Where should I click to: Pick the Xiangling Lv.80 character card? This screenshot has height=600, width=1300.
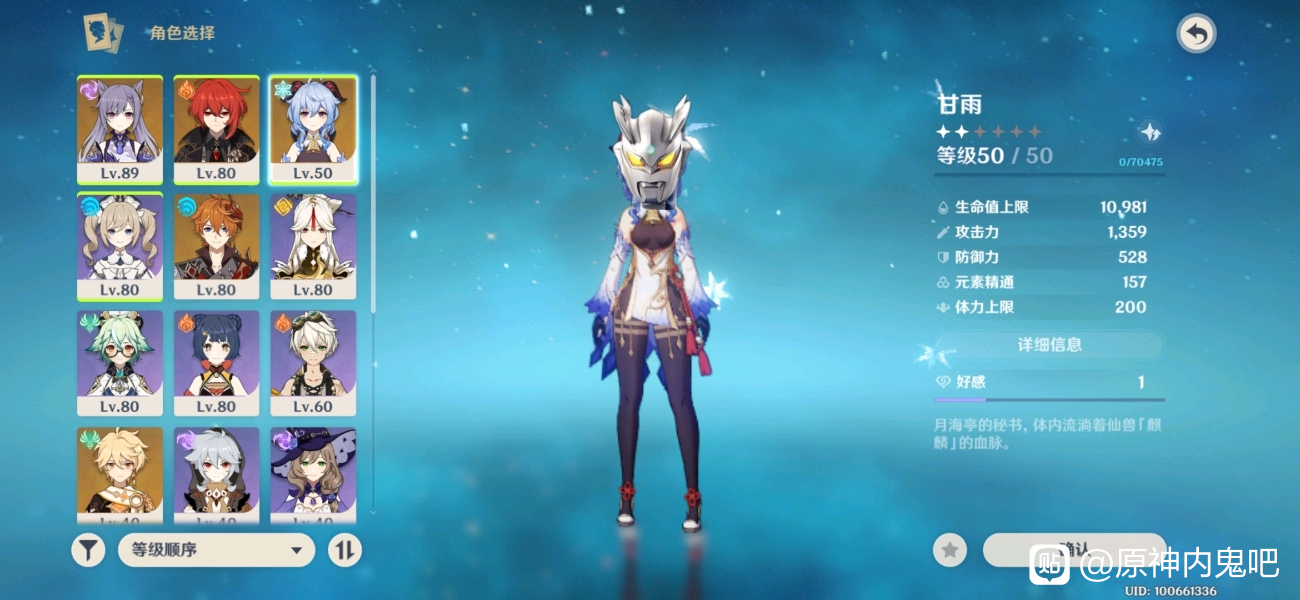216,363
